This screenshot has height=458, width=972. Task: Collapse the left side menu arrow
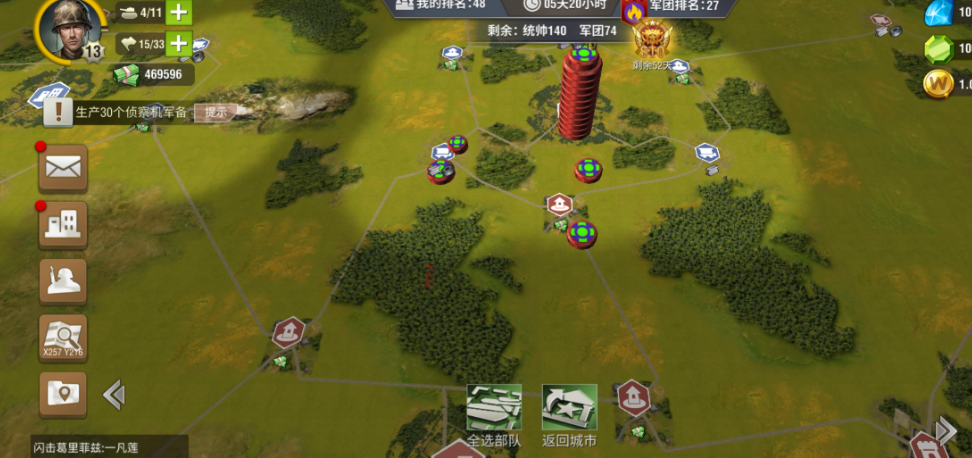114,395
